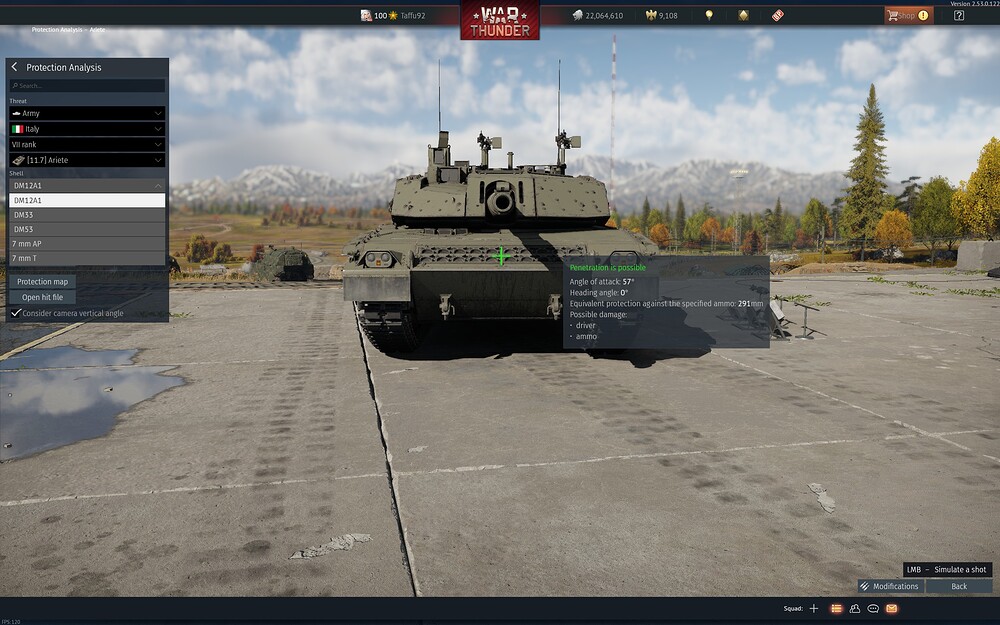Select the 7 mm AP shell

point(87,244)
